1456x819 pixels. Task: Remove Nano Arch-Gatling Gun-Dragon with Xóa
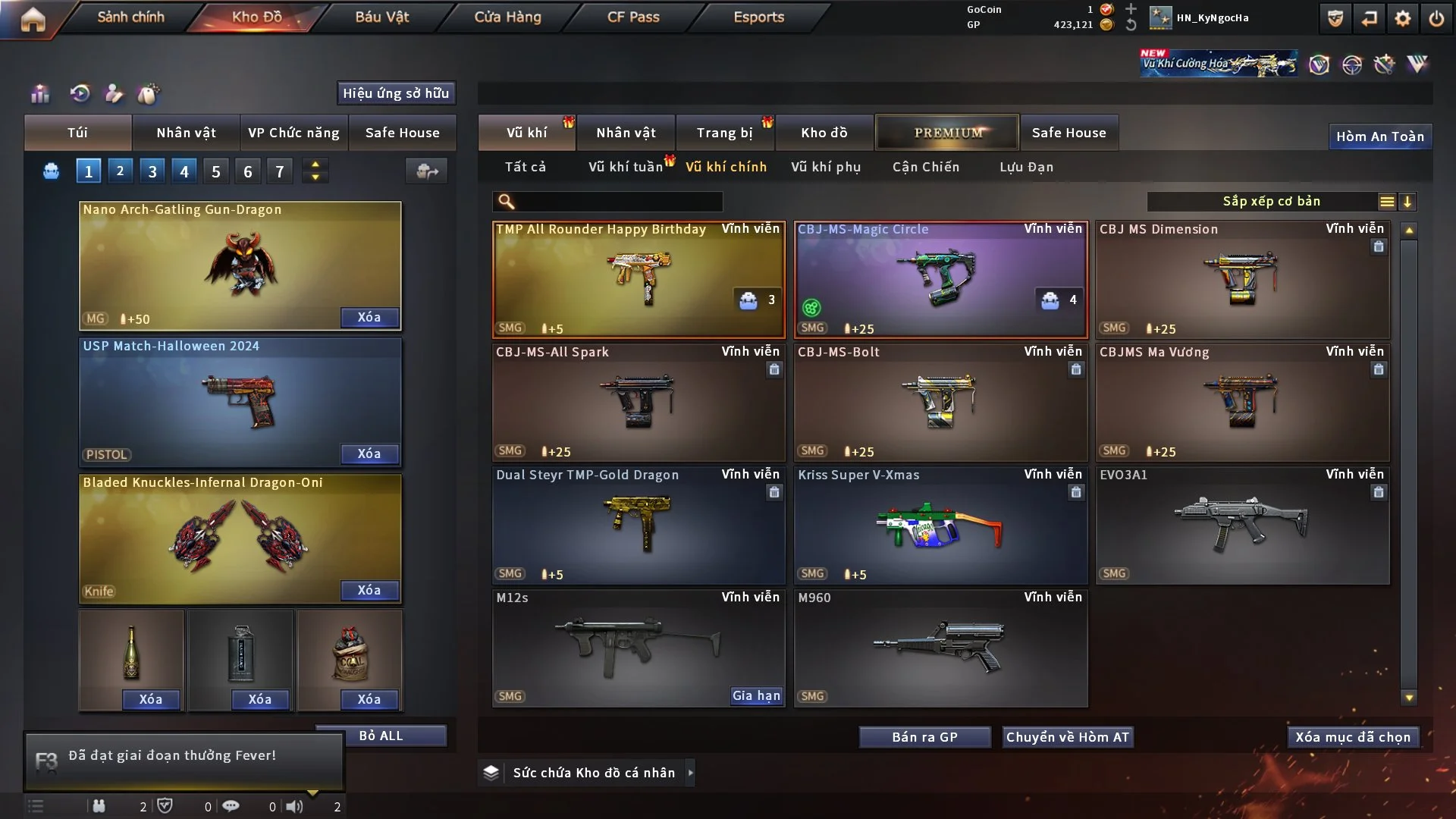tap(369, 317)
